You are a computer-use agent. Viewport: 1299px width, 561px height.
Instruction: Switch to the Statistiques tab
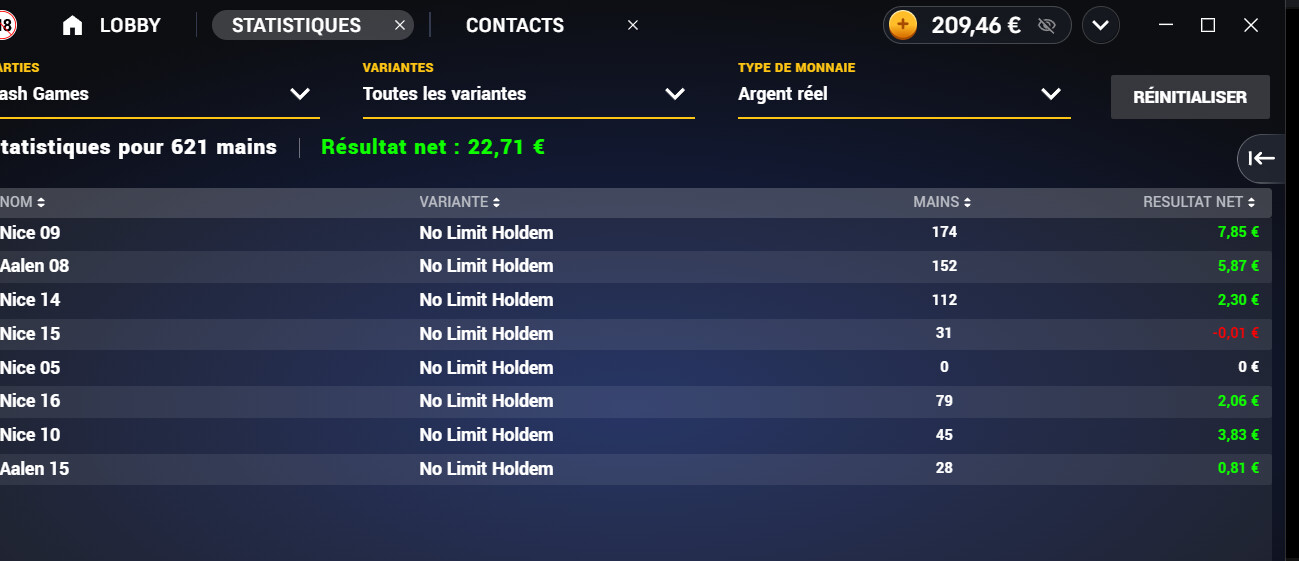296,26
